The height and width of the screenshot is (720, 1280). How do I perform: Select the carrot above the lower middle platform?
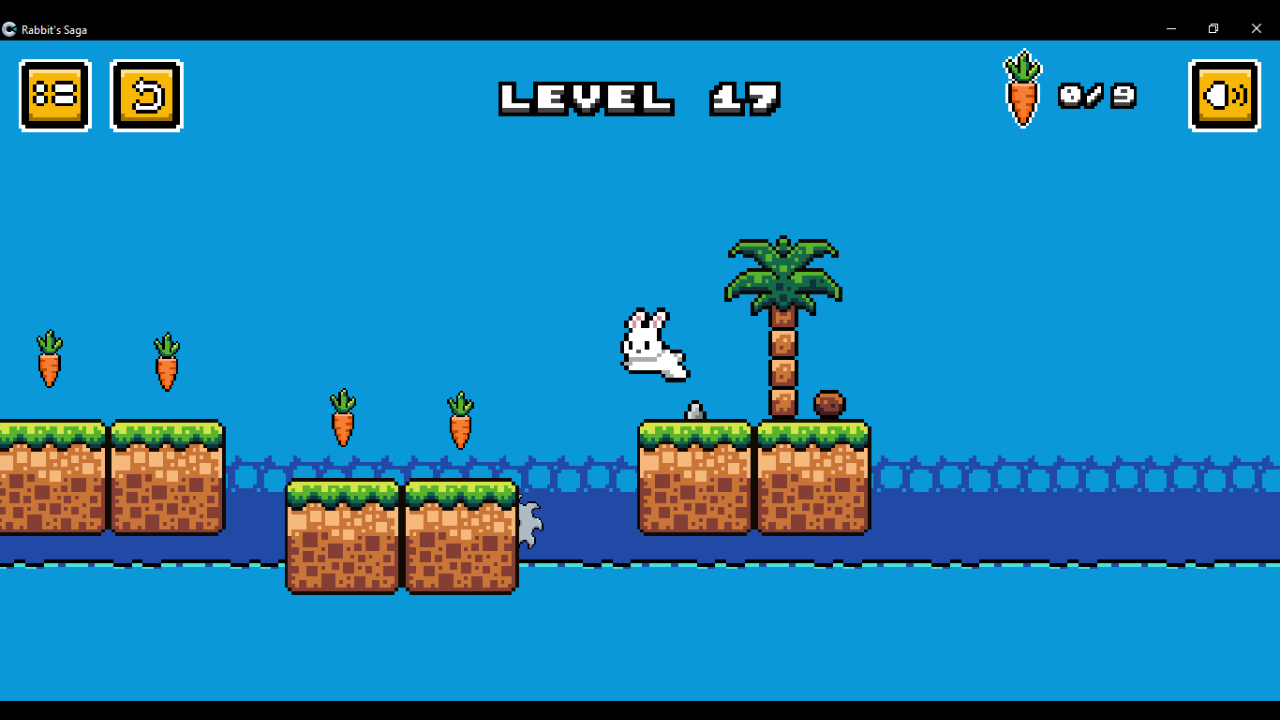click(342, 418)
